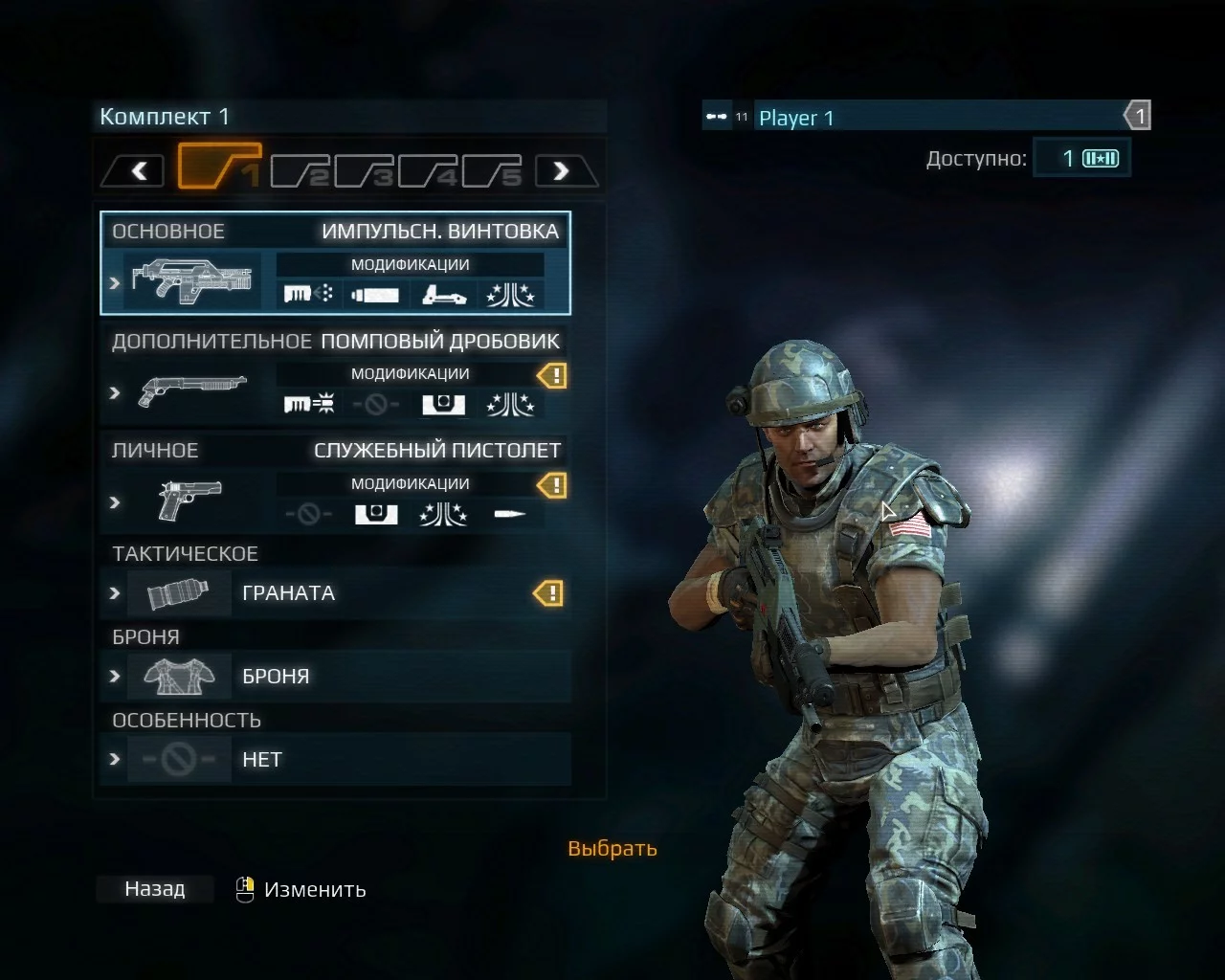Click the Изменить option
This screenshot has height=980, width=1225.
[x=314, y=890]
